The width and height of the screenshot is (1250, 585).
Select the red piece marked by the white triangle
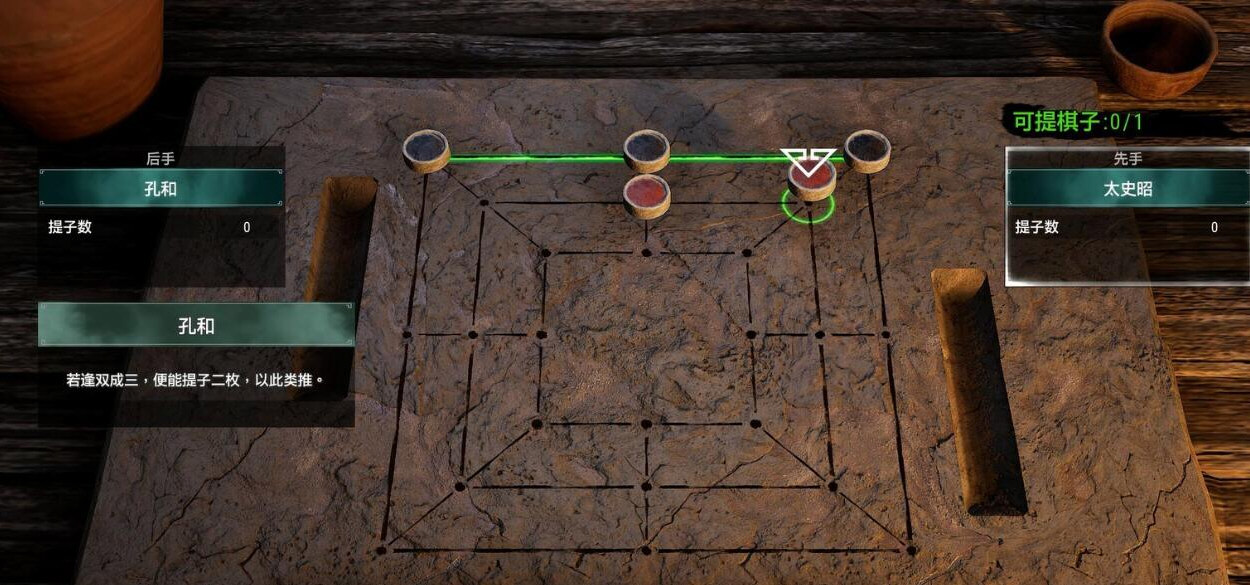(811, 178)
